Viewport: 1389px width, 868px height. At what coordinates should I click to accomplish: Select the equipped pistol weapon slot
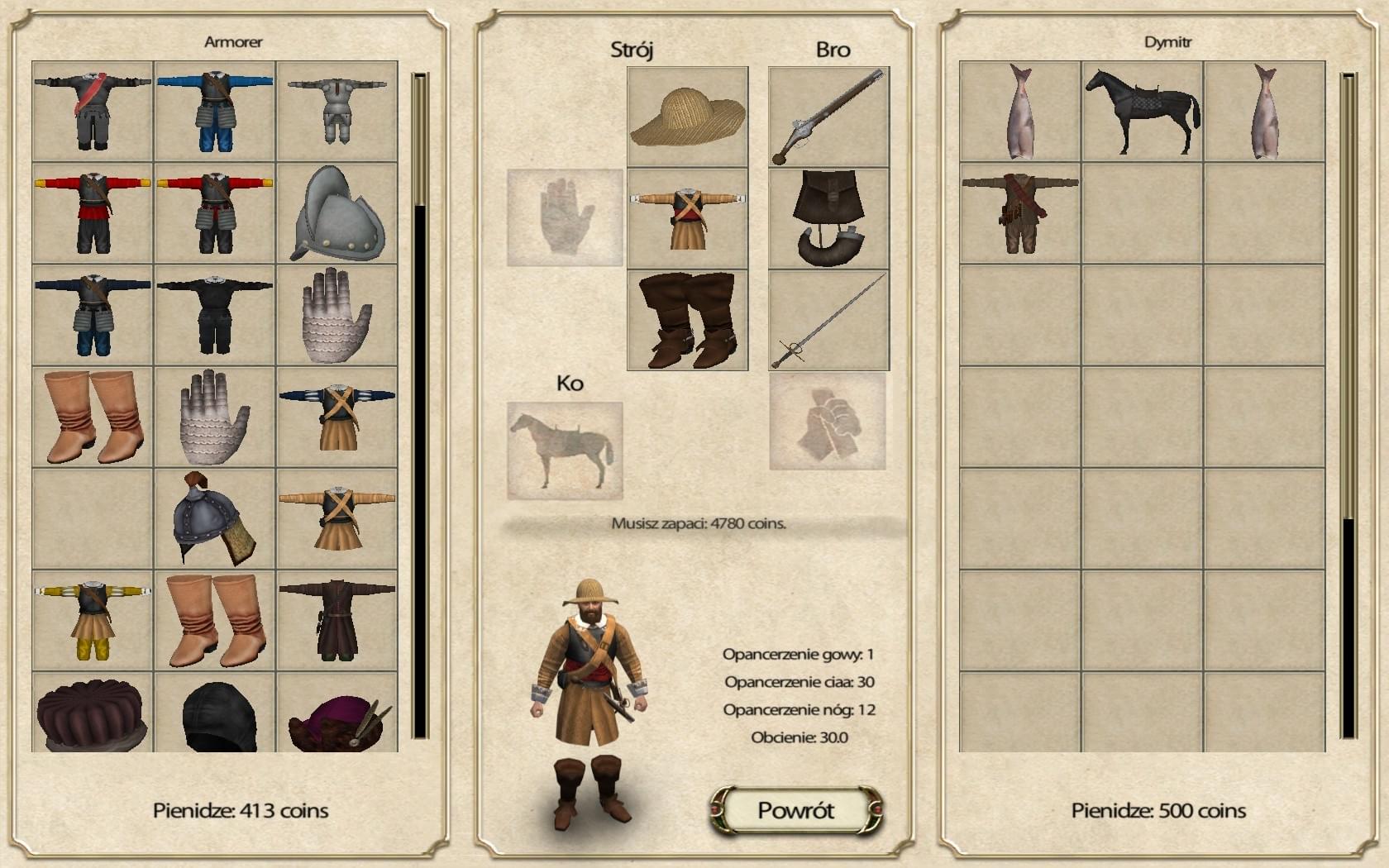[x=828, y=117]
